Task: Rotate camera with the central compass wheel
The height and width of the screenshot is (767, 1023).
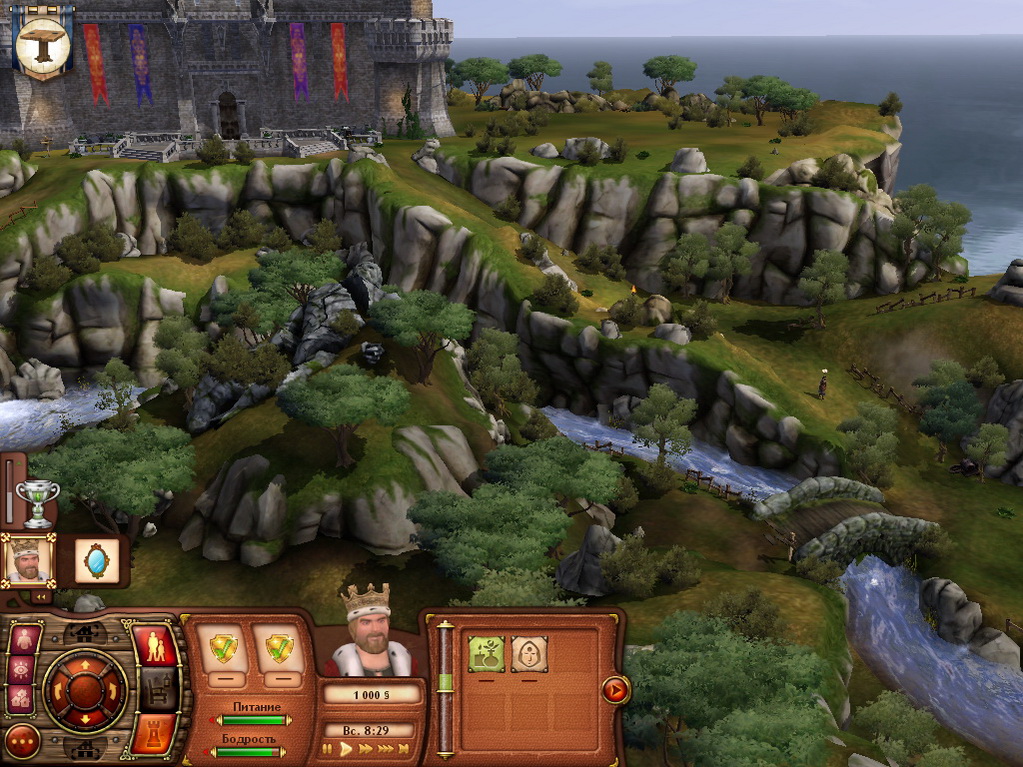Action: point(85,691)
